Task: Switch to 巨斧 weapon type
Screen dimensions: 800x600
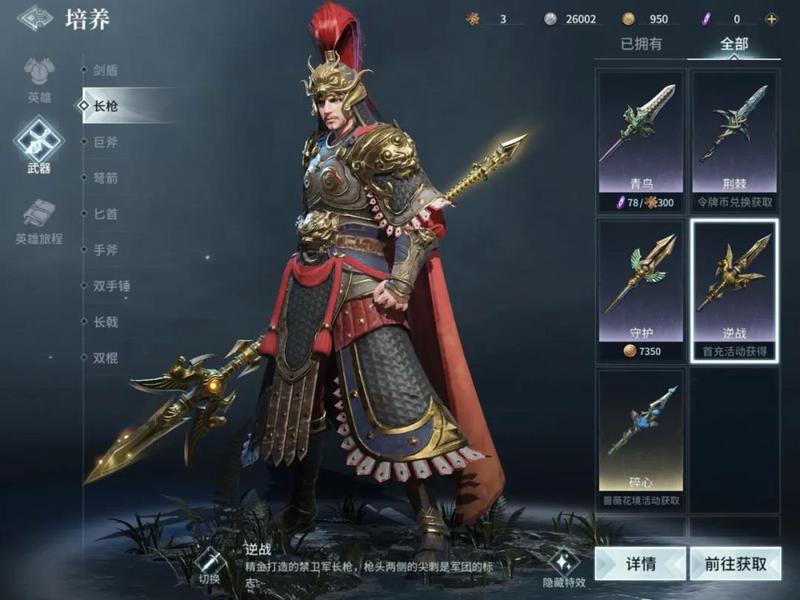Action: pyautogui.click(x=106, y=142)
